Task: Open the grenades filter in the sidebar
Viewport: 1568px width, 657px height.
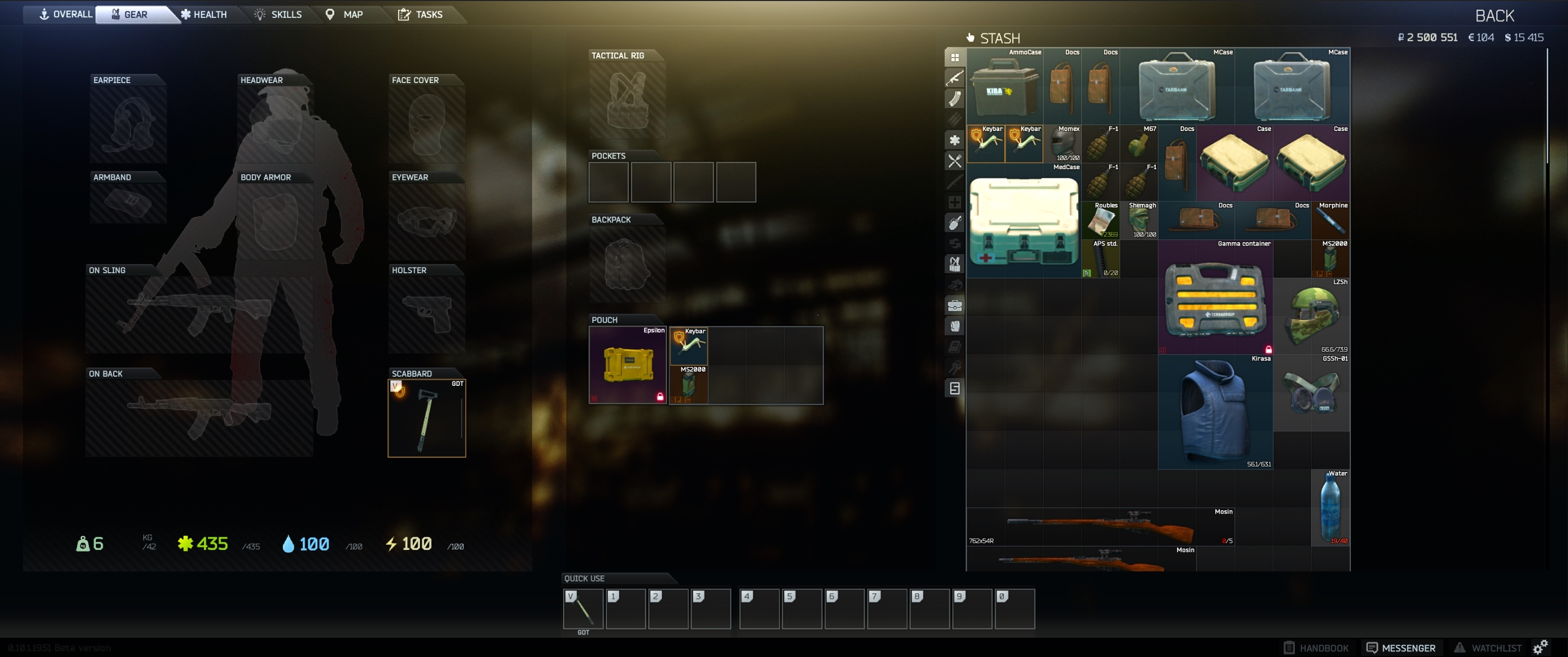Action: tap(955, 223)
